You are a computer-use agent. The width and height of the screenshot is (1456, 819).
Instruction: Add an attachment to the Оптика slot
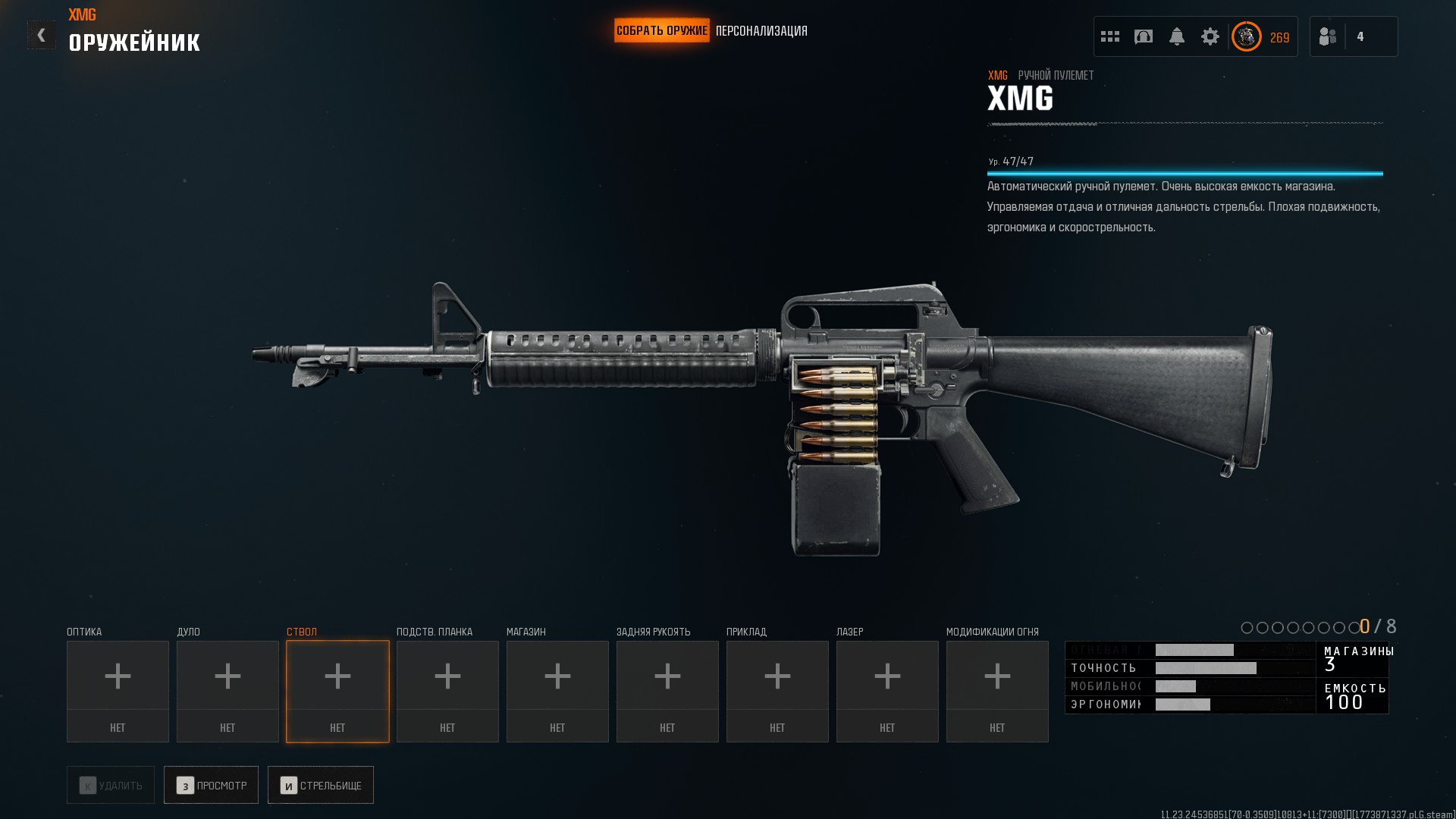click(118, 691)
